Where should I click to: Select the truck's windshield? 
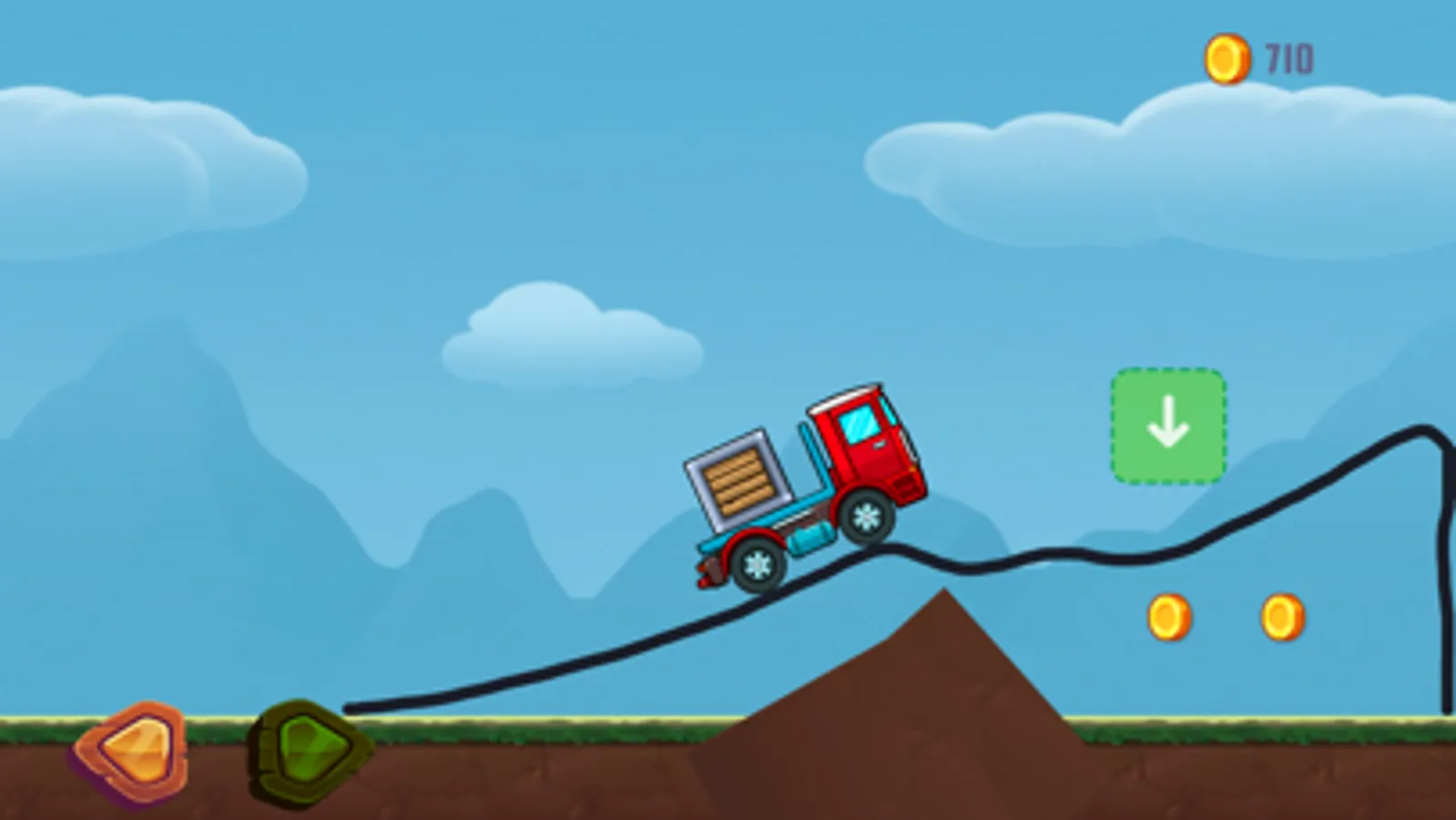(x=860, y=424)
